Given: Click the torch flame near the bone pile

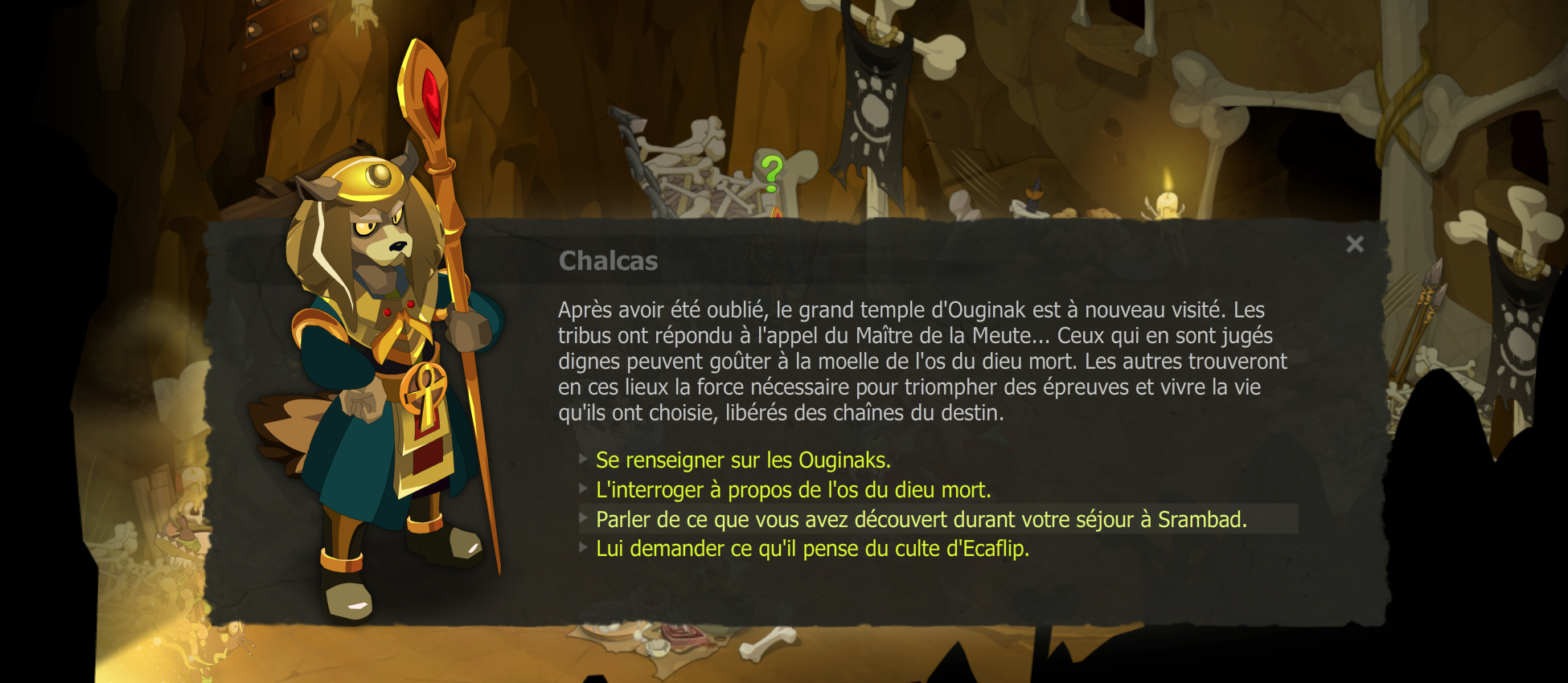Looking at the screenshot, I should coord(775,213).
